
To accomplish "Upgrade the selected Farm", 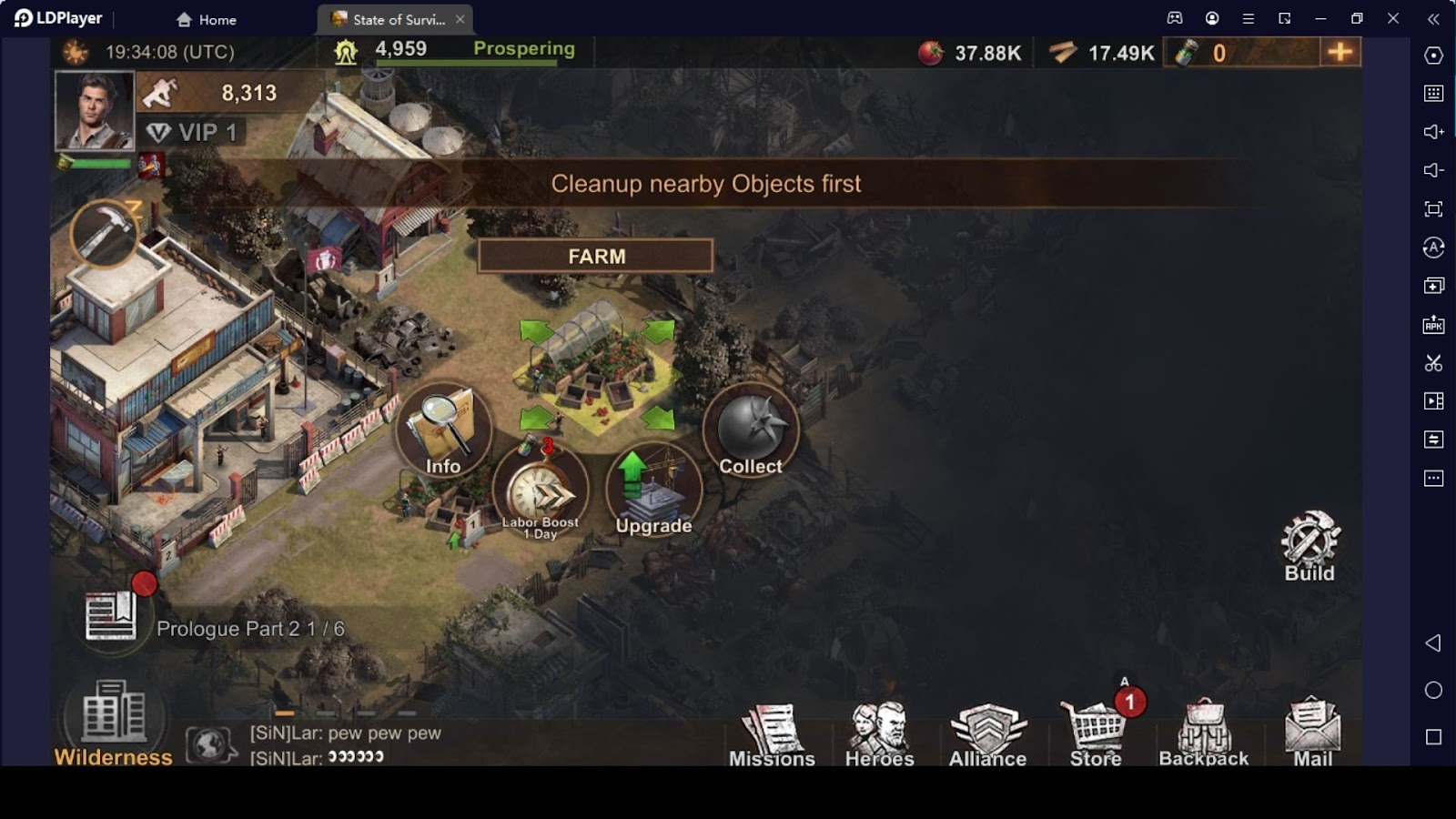I will (653, 492).
